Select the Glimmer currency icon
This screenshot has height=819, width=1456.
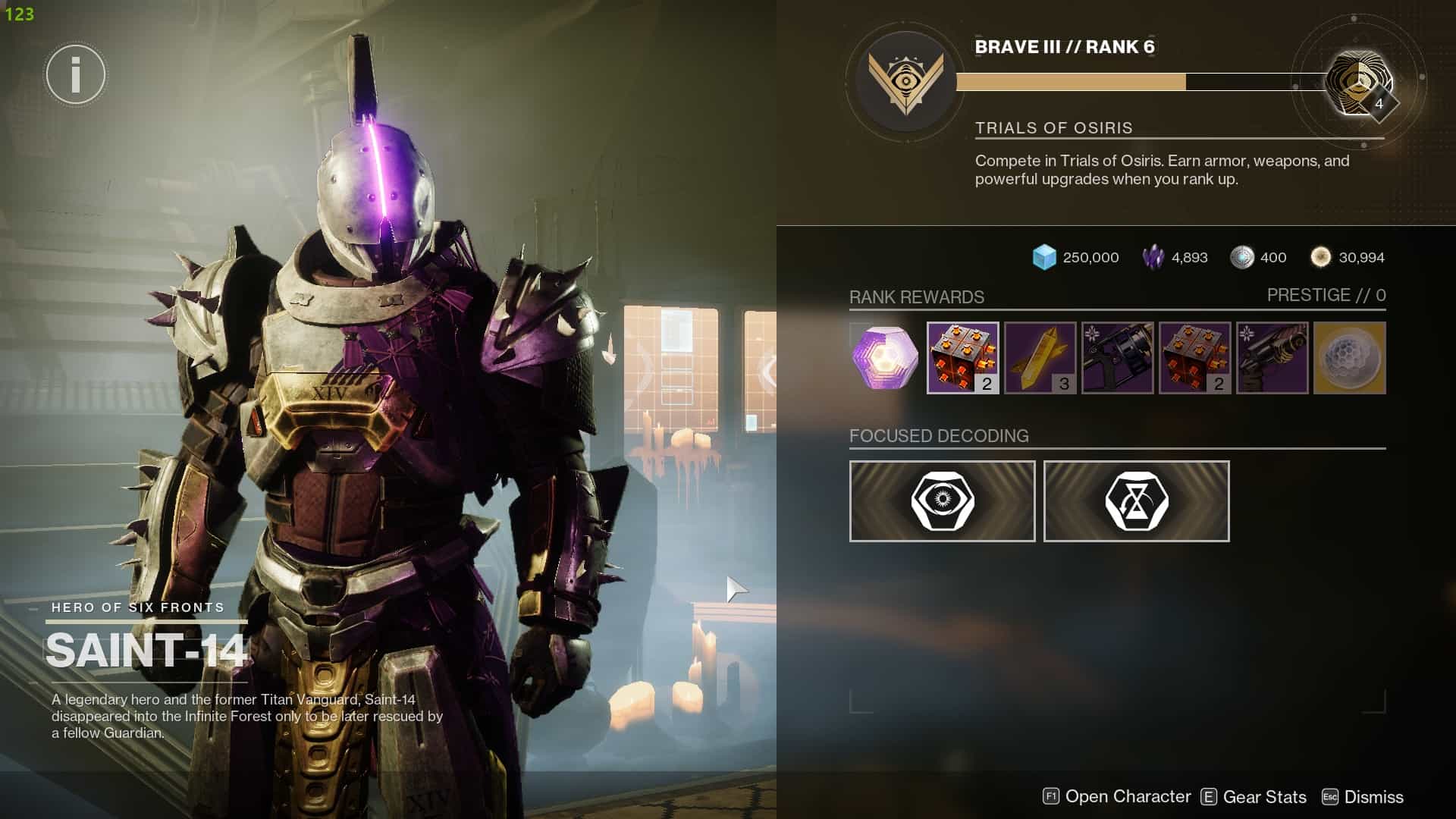click(x=1043, y=257)
